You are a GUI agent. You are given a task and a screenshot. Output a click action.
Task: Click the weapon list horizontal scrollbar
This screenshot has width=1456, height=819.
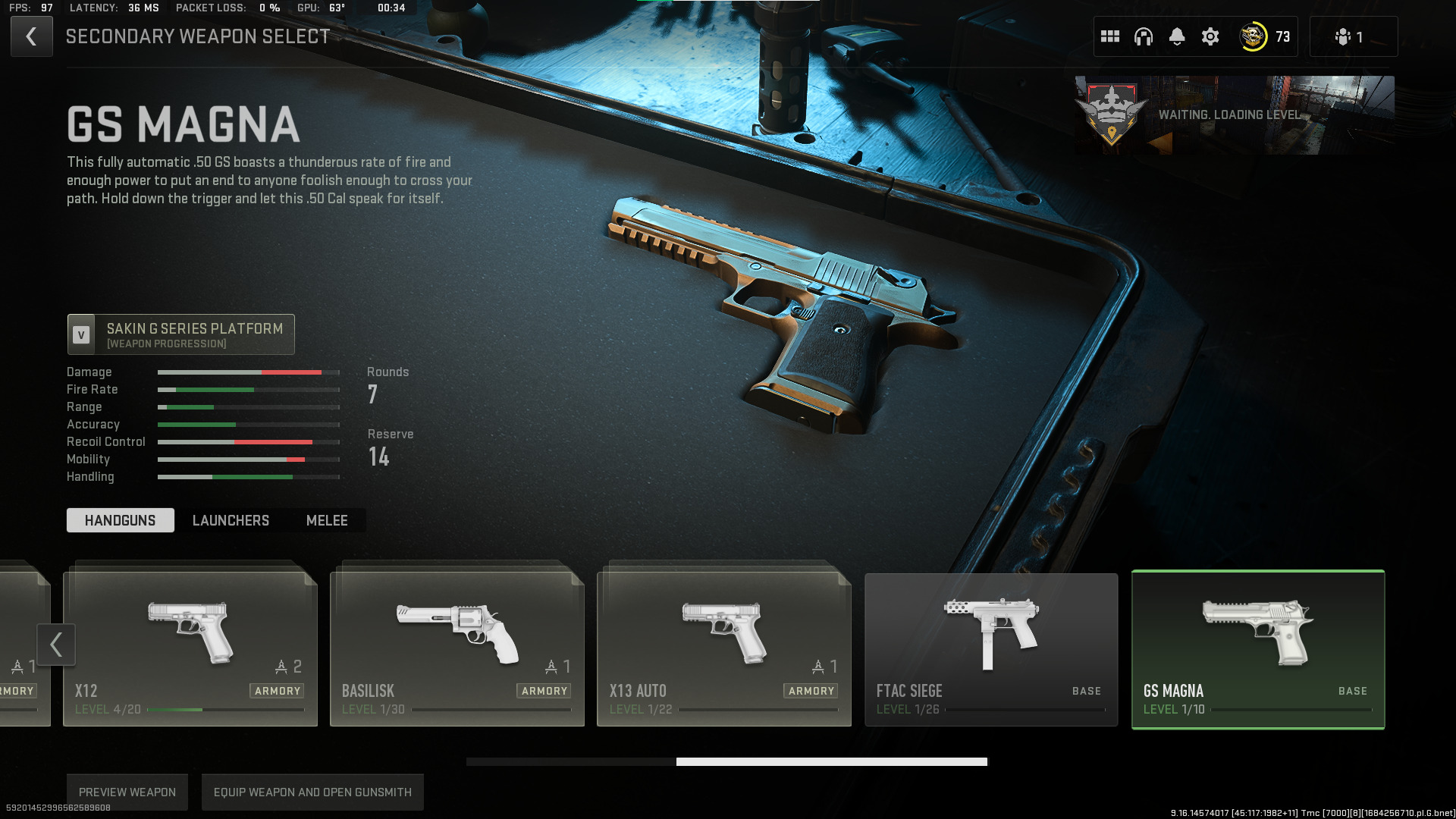[x=831, y=761]
